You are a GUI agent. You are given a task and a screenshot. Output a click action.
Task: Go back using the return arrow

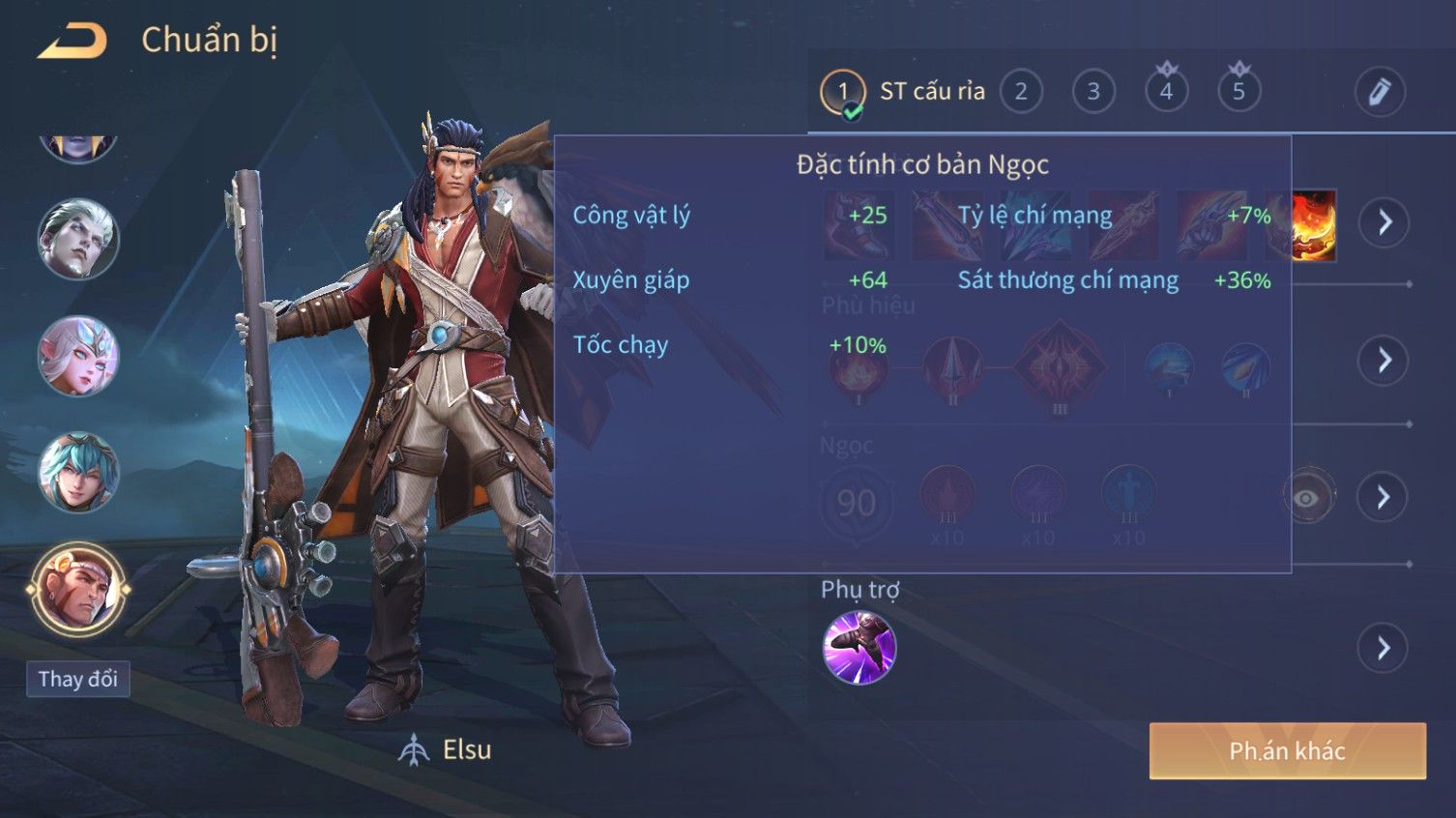(72, 41)
